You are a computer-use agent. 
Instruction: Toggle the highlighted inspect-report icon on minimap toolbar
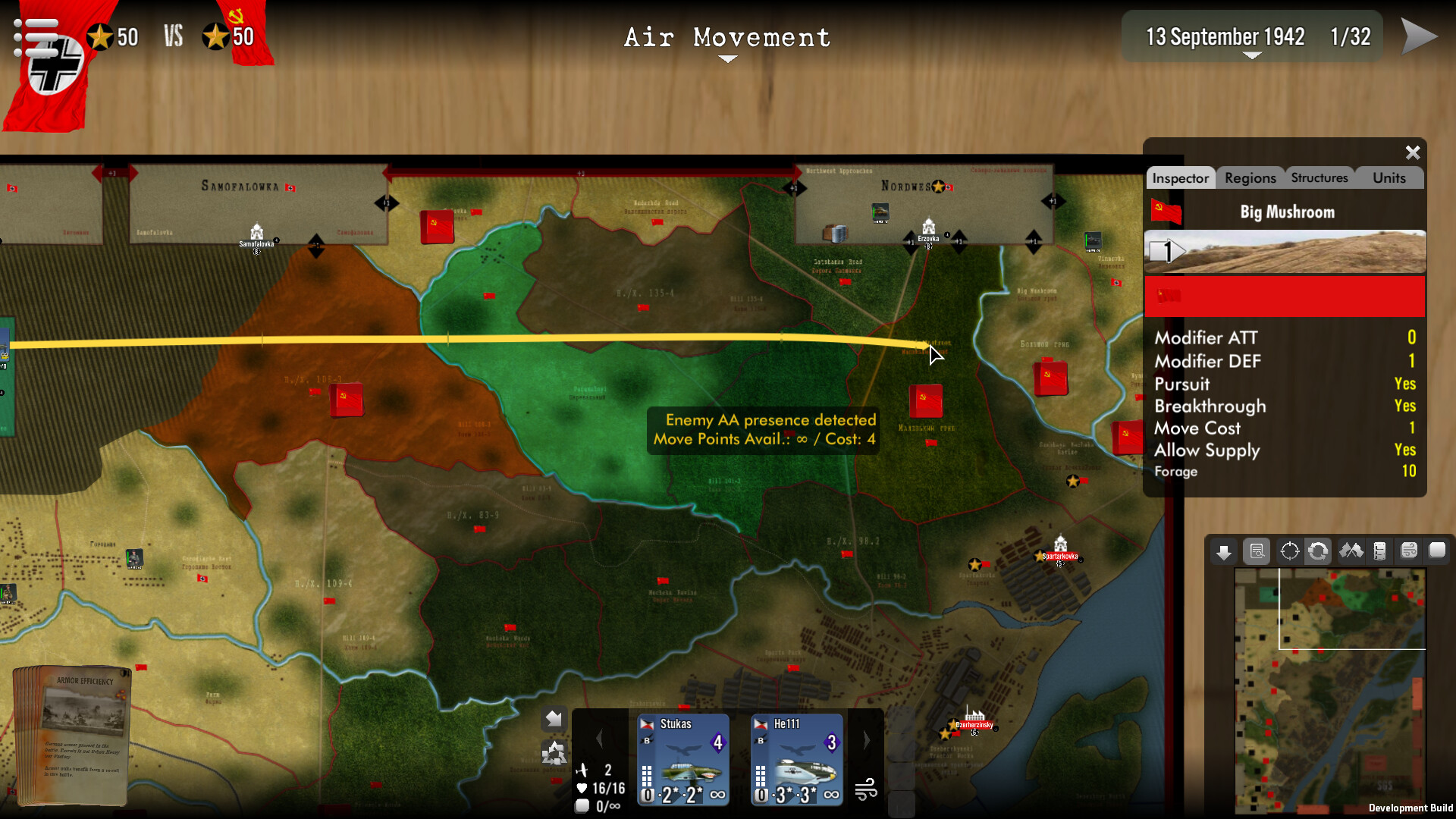point(1257,551)
